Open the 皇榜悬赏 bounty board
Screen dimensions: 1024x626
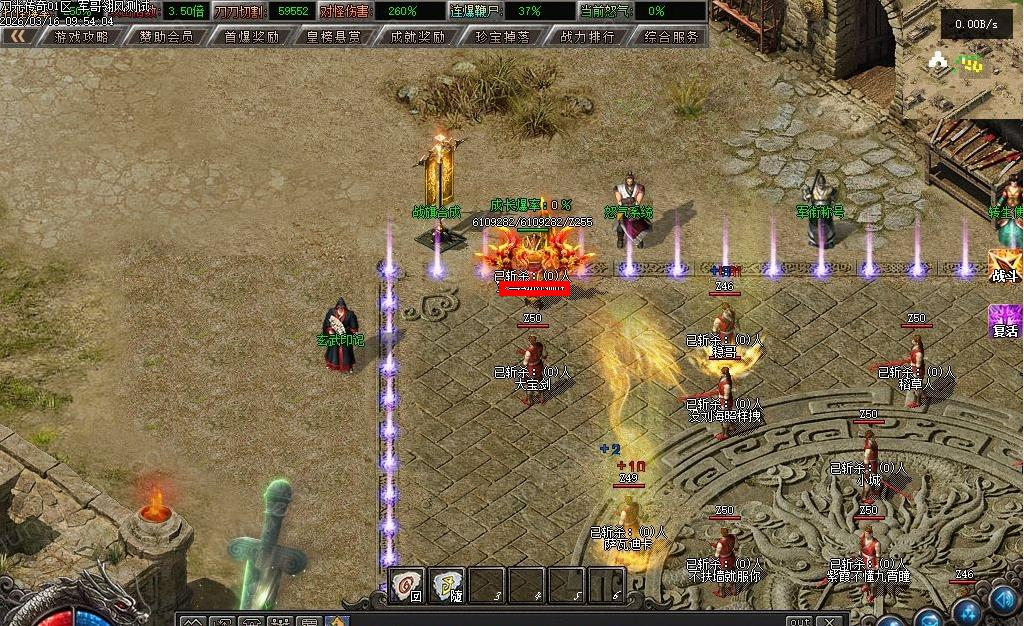334,37
